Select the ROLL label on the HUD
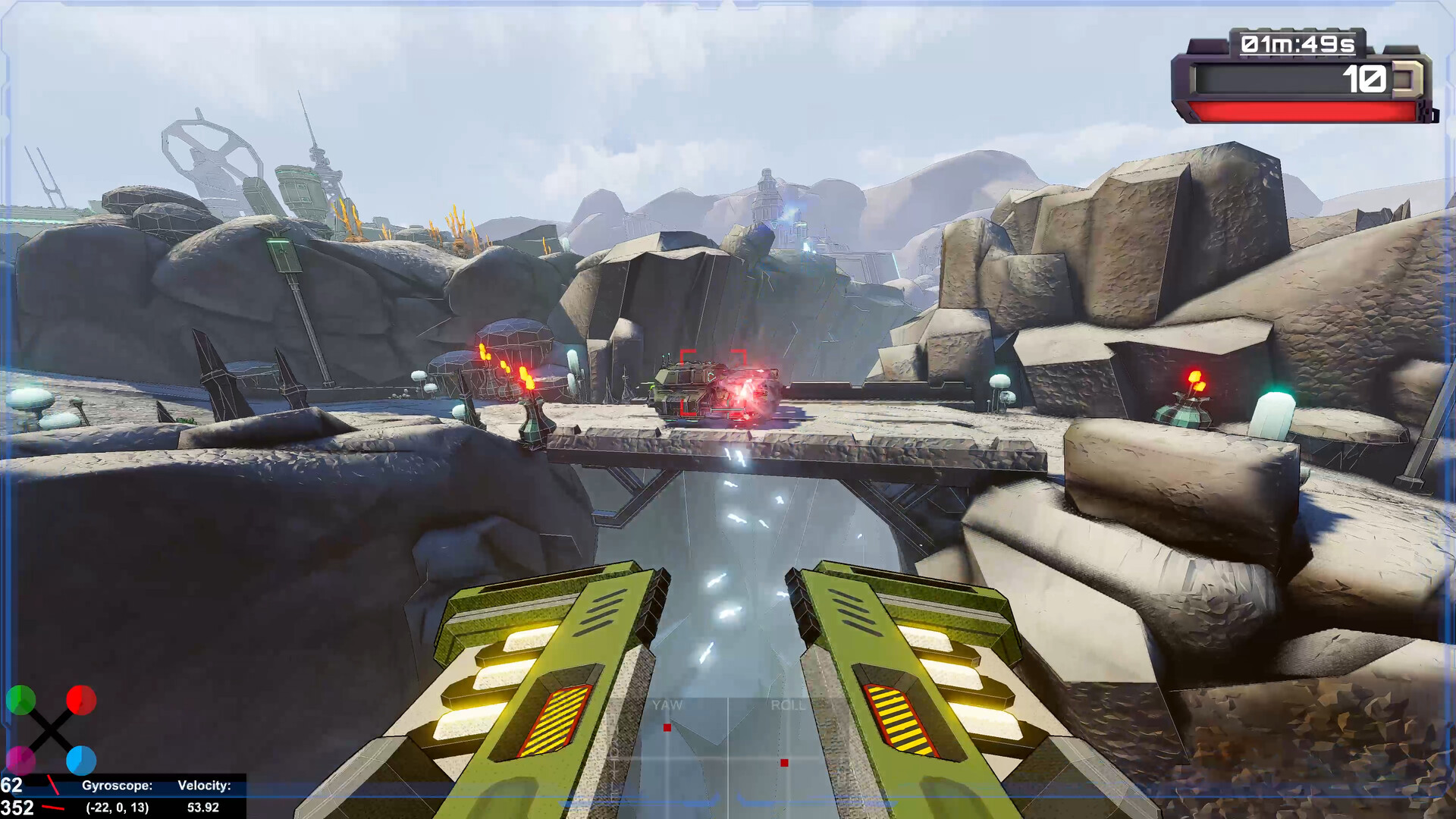 click(x=789, y=704)
